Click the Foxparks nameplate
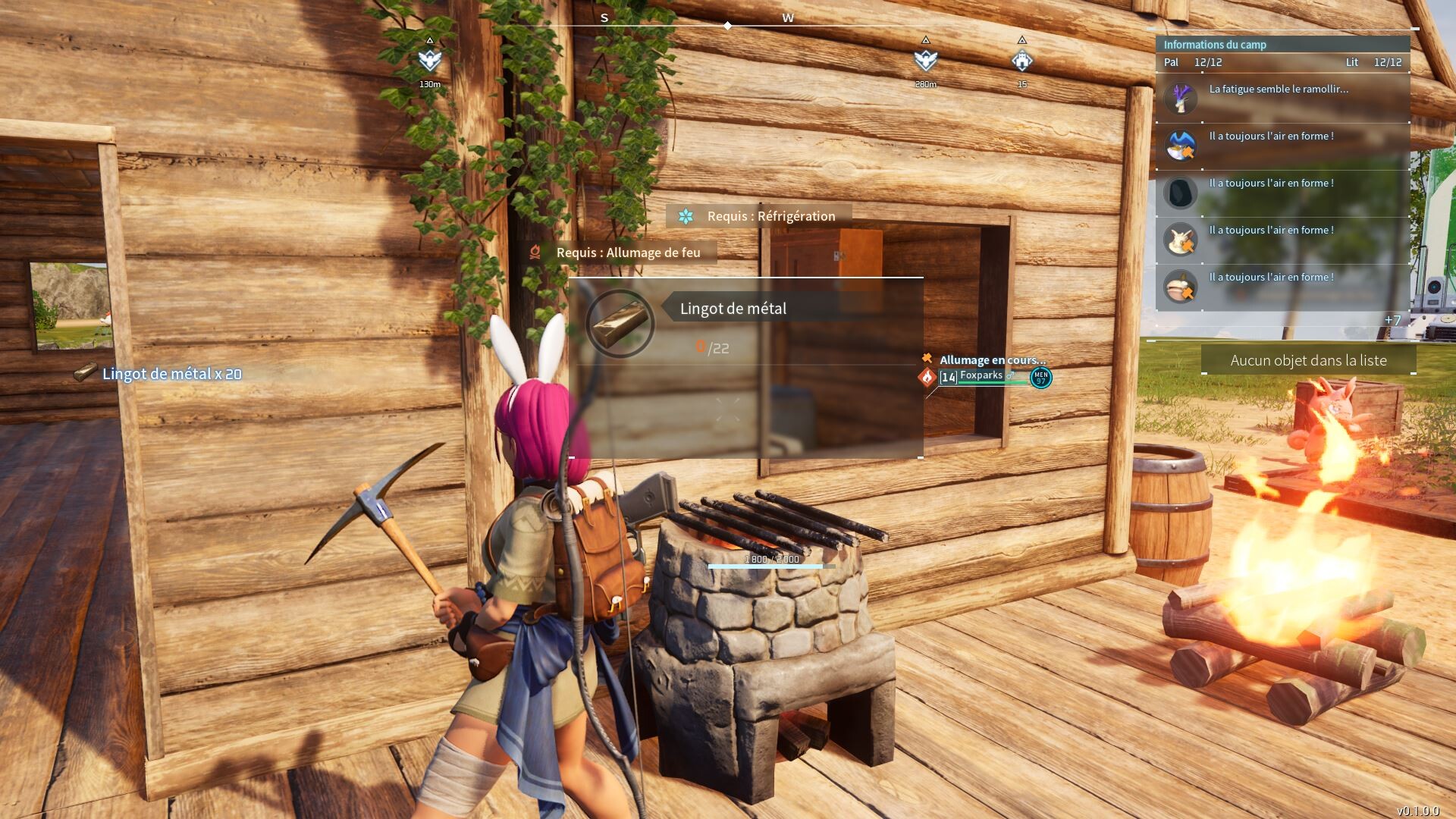 tap(981, 375)
